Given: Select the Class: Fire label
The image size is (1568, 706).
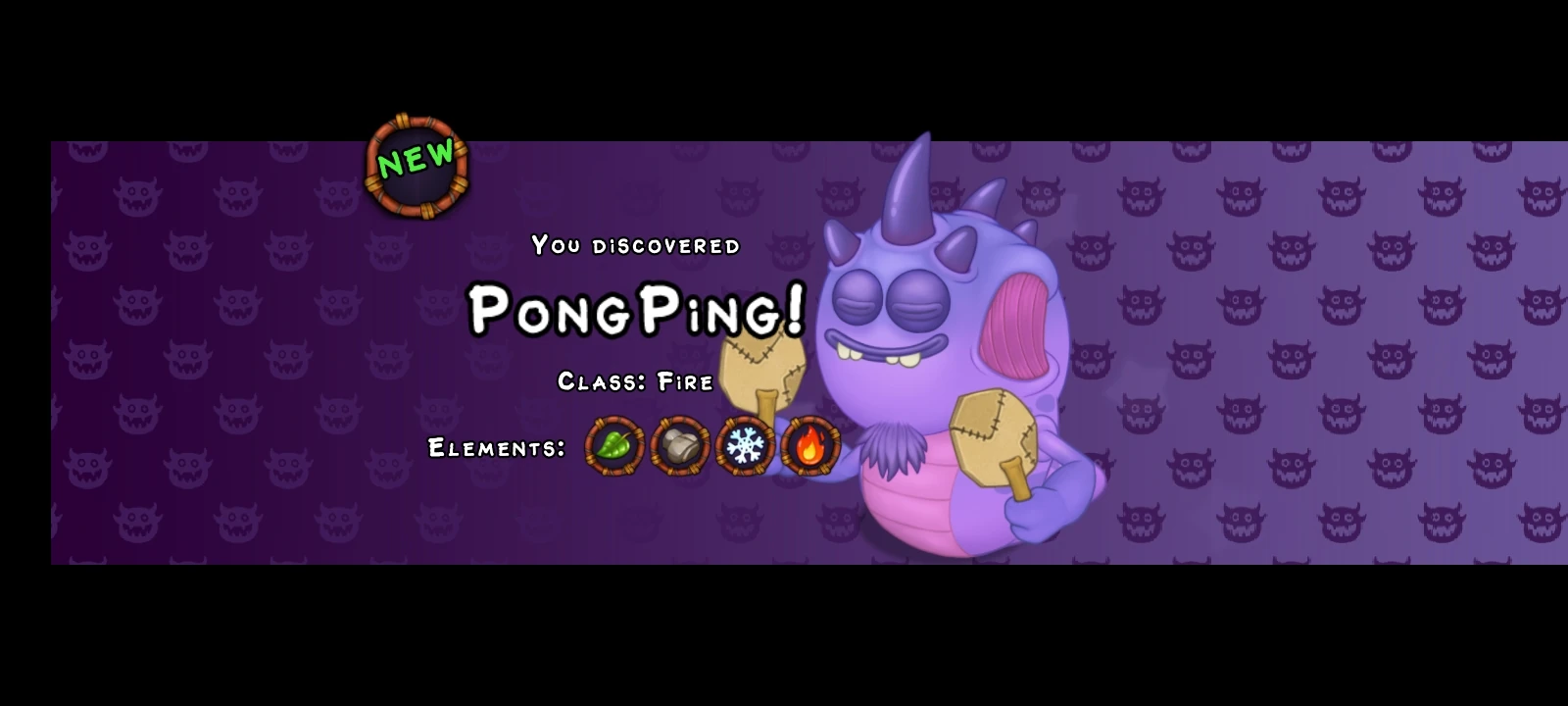Looking at the screenshot, I should point(633,381).
